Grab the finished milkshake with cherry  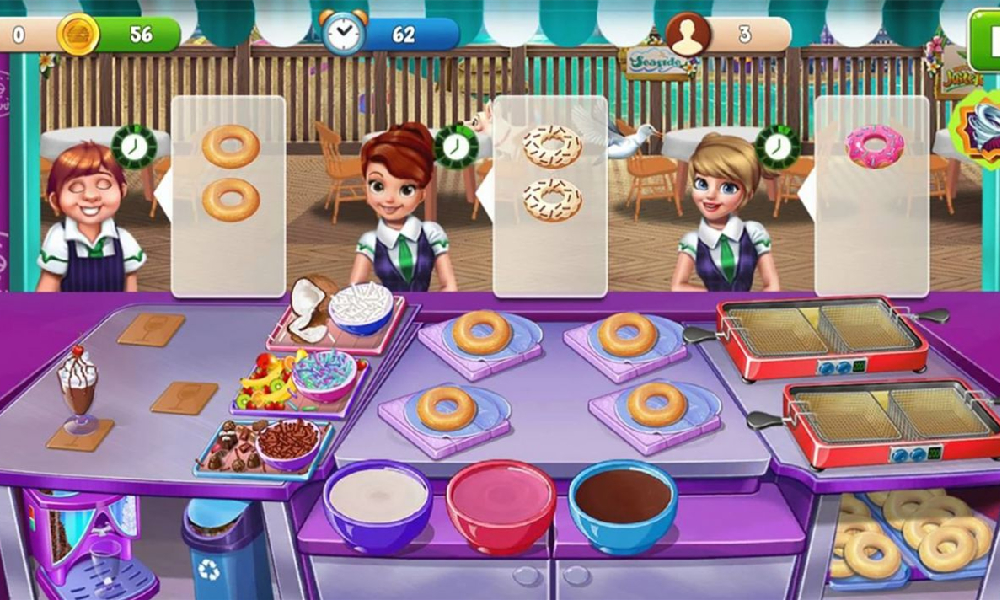tap(78, 392)
